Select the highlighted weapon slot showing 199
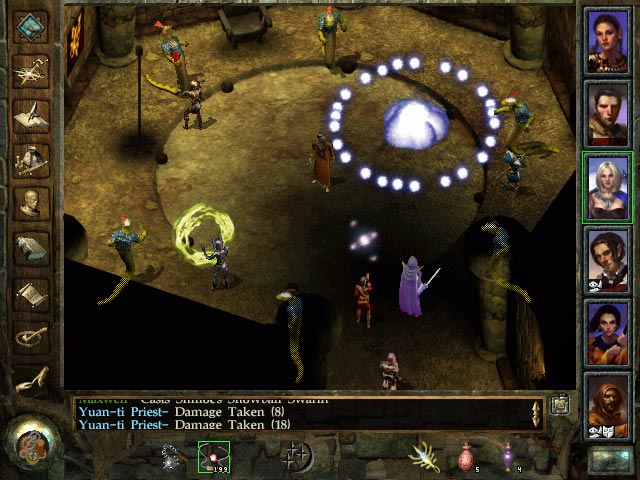The height and width of the screenshot is (480, 640). pos(213,456)
